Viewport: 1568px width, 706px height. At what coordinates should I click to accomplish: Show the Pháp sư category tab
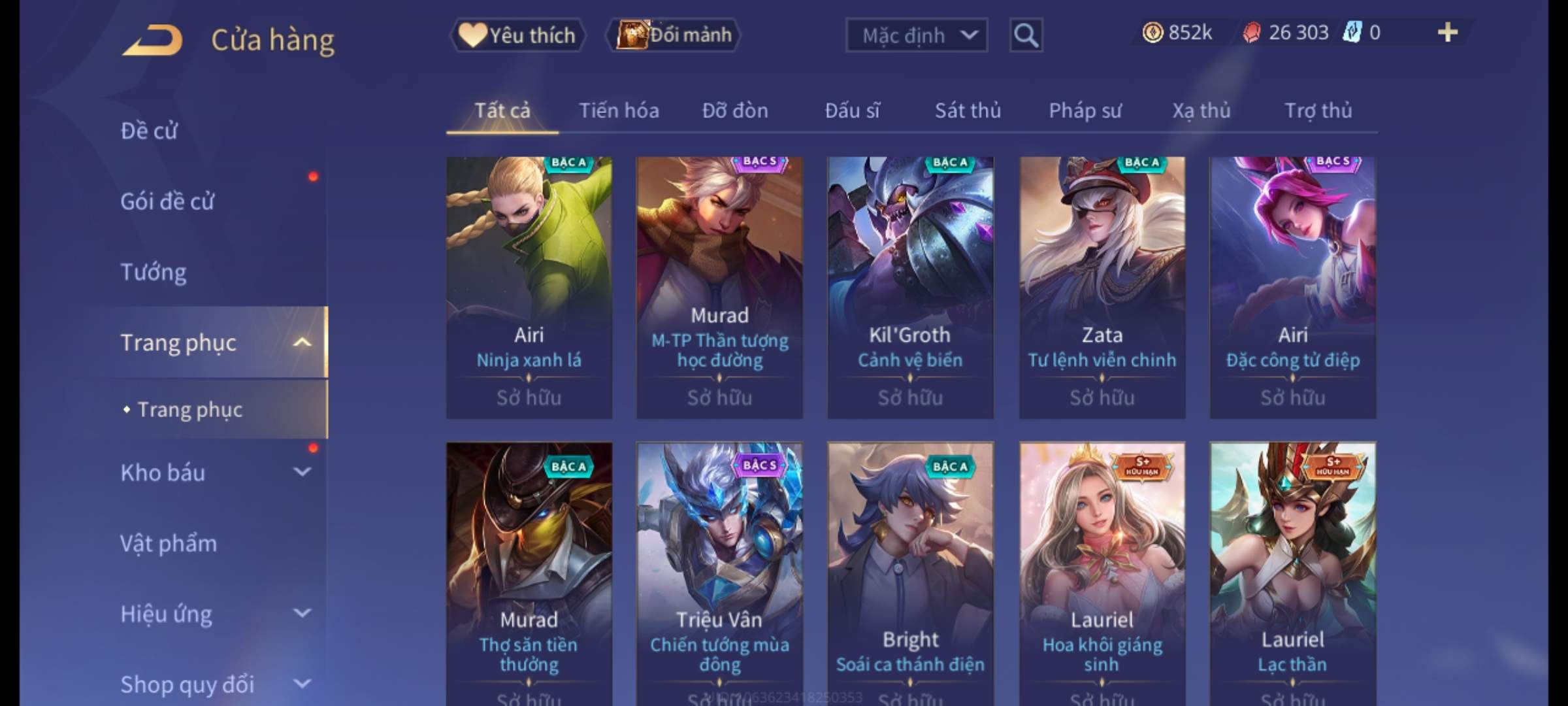[1085, 110]
